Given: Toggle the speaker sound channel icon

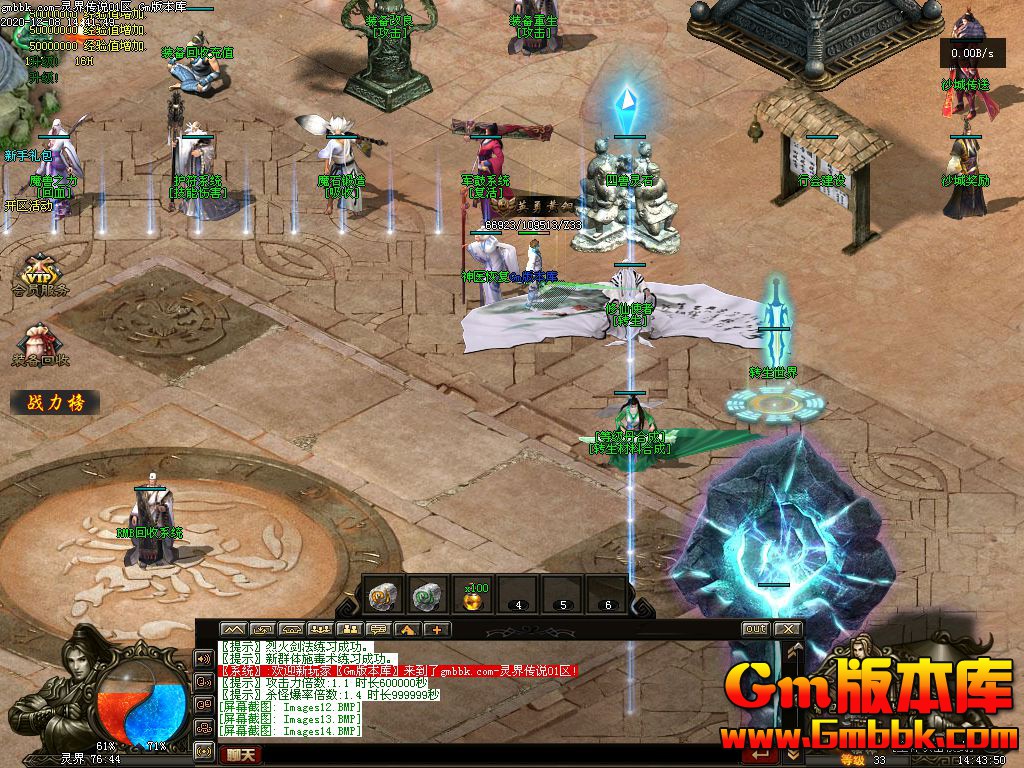Looking at the screenshot, I should tap(205, 659).
